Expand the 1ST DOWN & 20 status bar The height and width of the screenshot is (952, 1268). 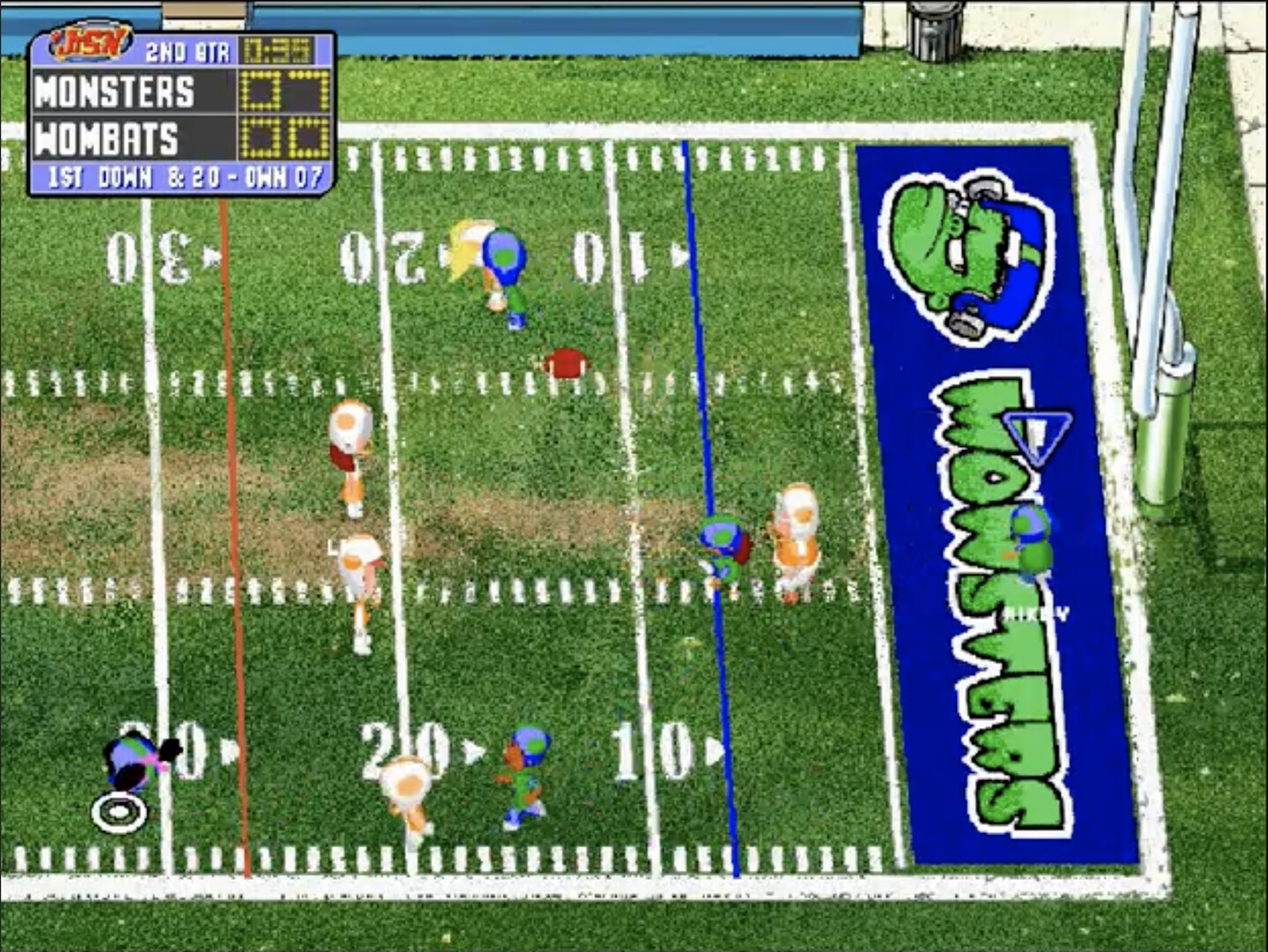click(x=181, y=175)
